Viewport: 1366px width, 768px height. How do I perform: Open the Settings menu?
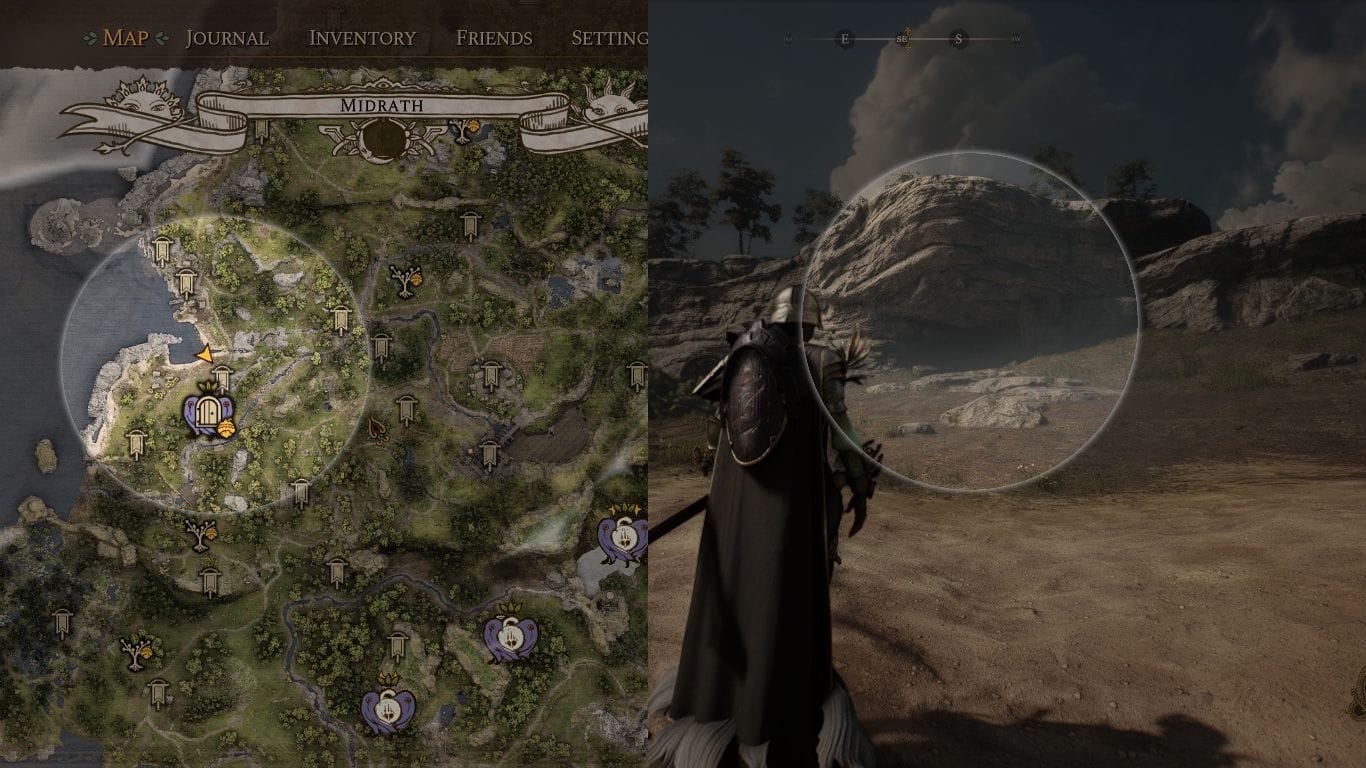(x=612, y=37)
